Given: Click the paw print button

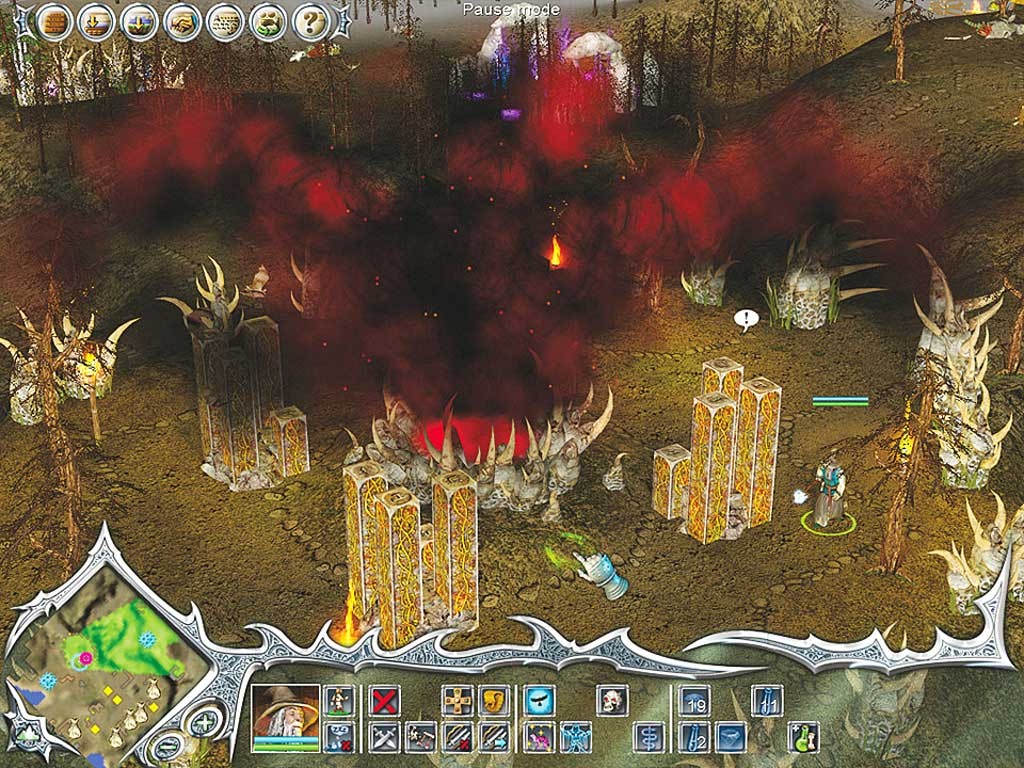Looking at the screenshot, I should point(268,20).
